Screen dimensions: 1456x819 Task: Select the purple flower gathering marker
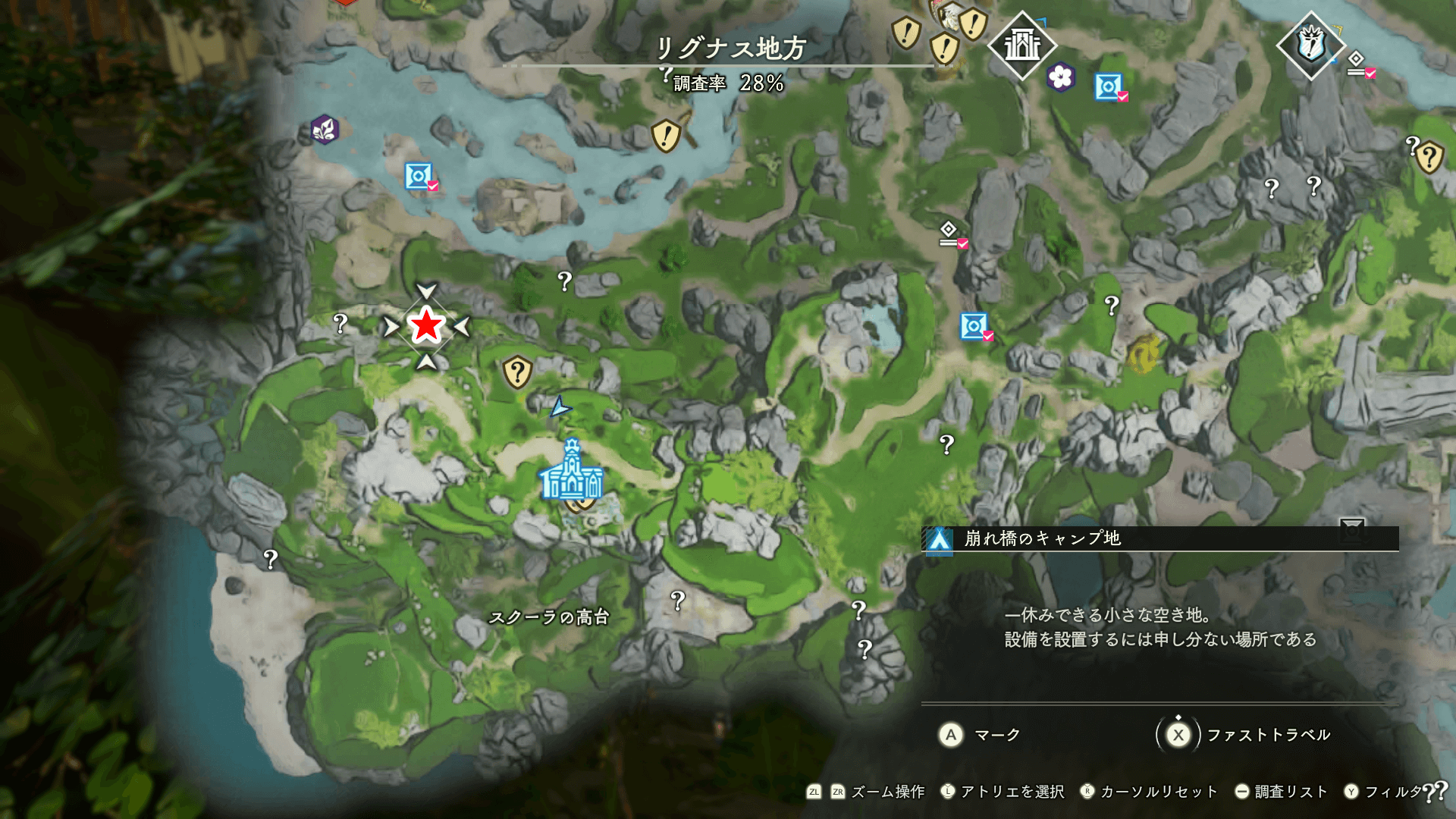1060,77
